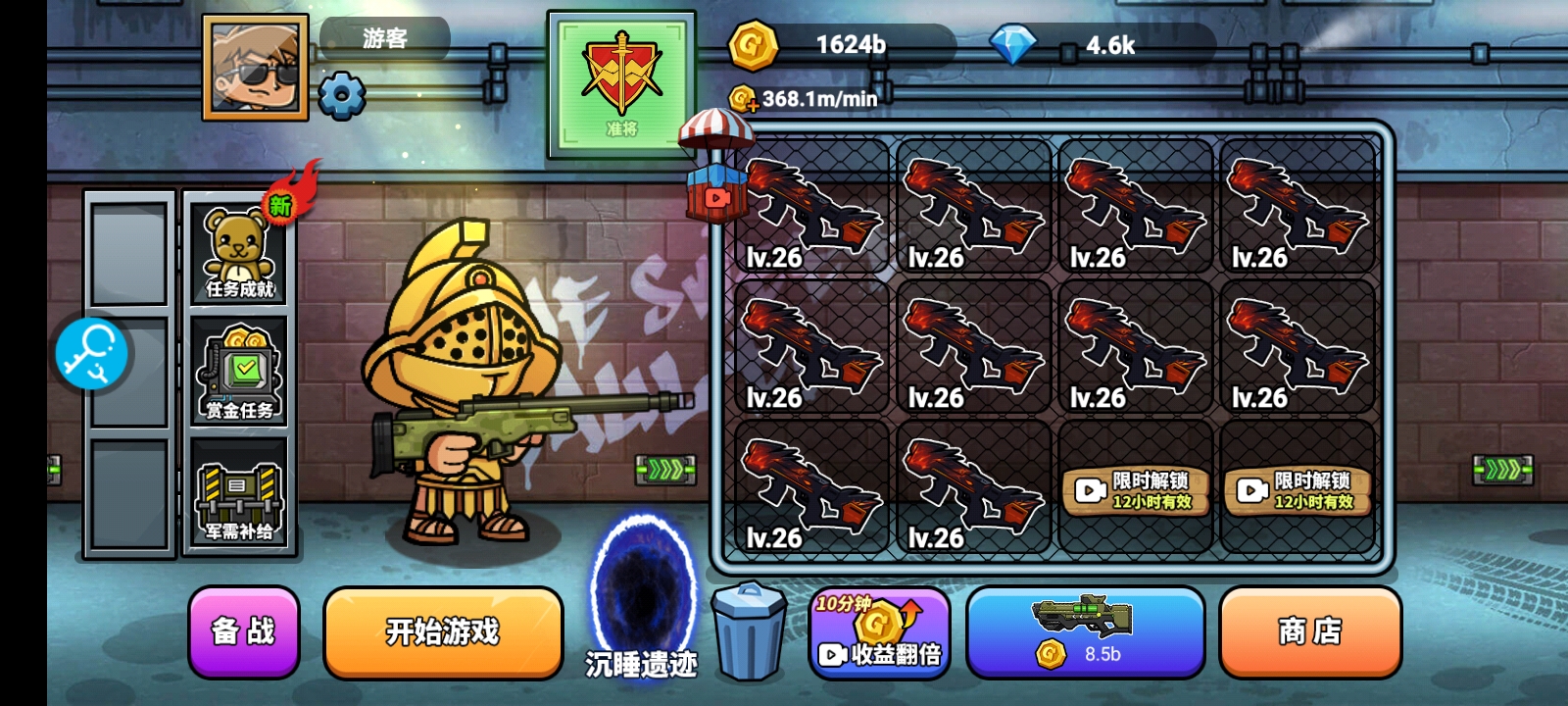Open the 赏金任务 bounty missions
This screenshot has width=1568, height=706.
point(239,374)
